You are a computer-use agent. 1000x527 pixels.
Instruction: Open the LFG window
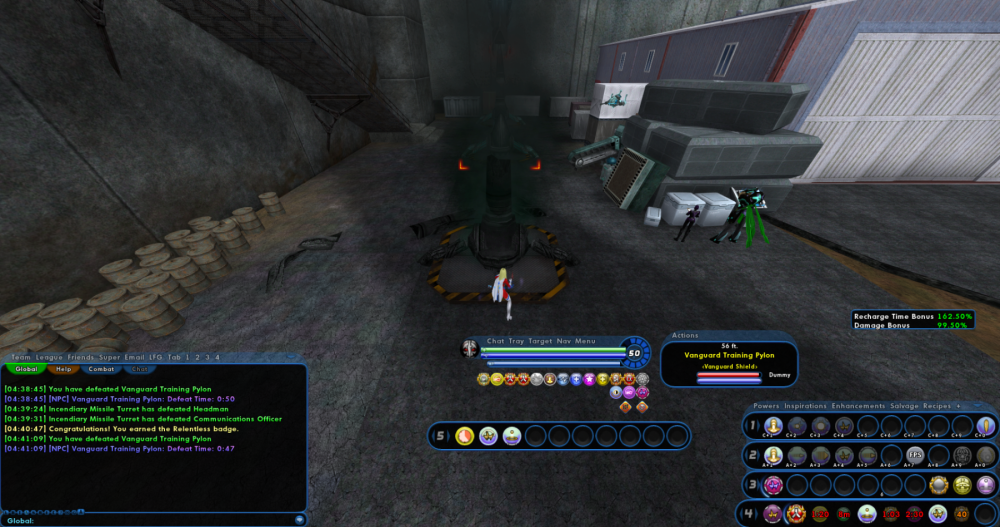[x=154, y=357]
